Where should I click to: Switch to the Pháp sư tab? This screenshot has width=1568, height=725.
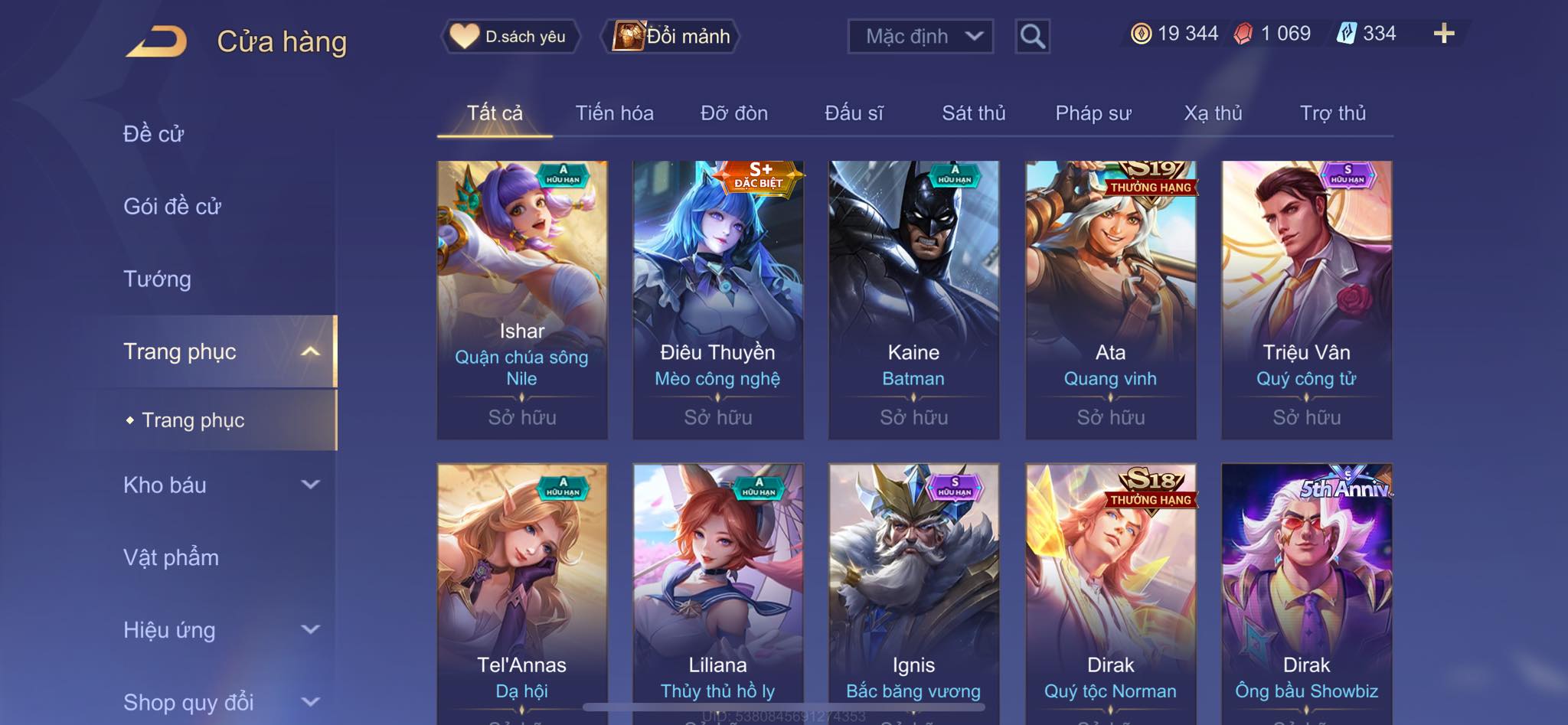[1093, 113]
